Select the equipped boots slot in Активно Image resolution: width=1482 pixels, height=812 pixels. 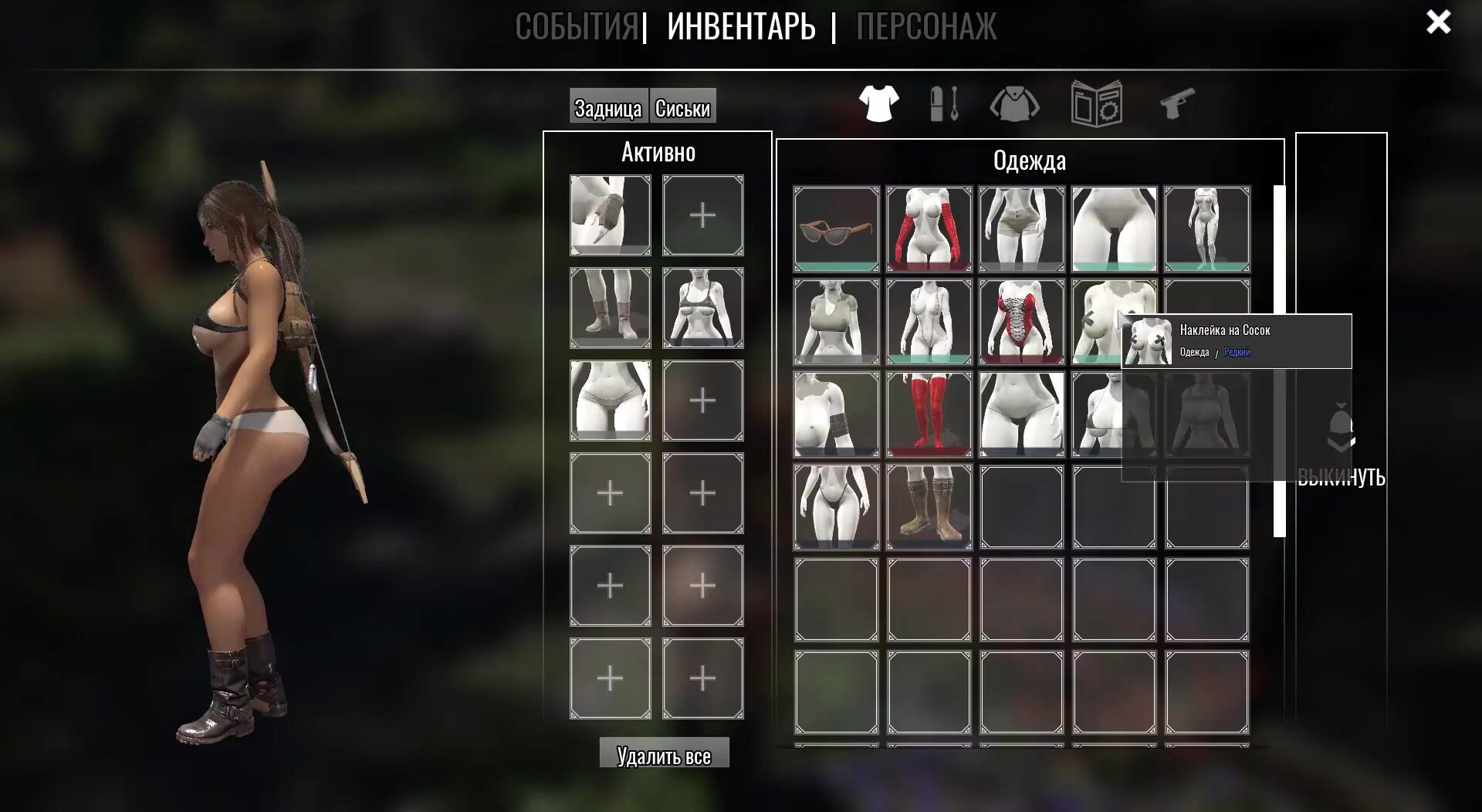[x=610, y=307]
